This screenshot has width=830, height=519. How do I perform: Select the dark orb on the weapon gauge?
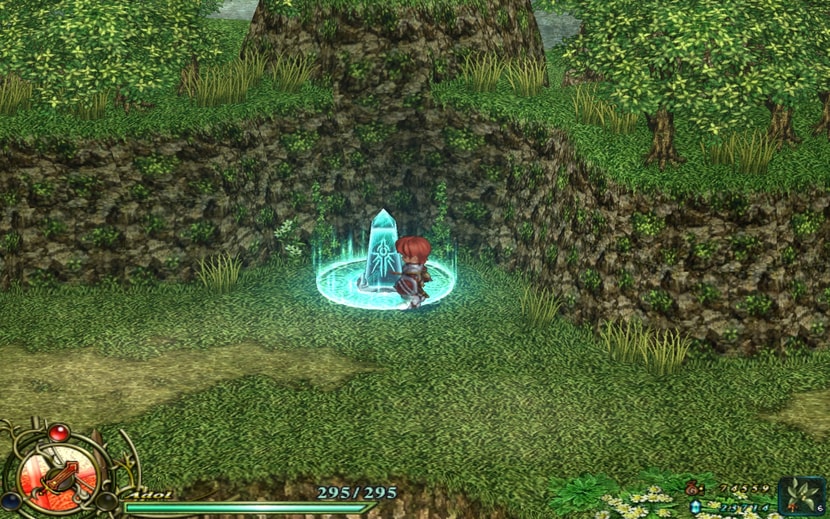click(106, 500)
